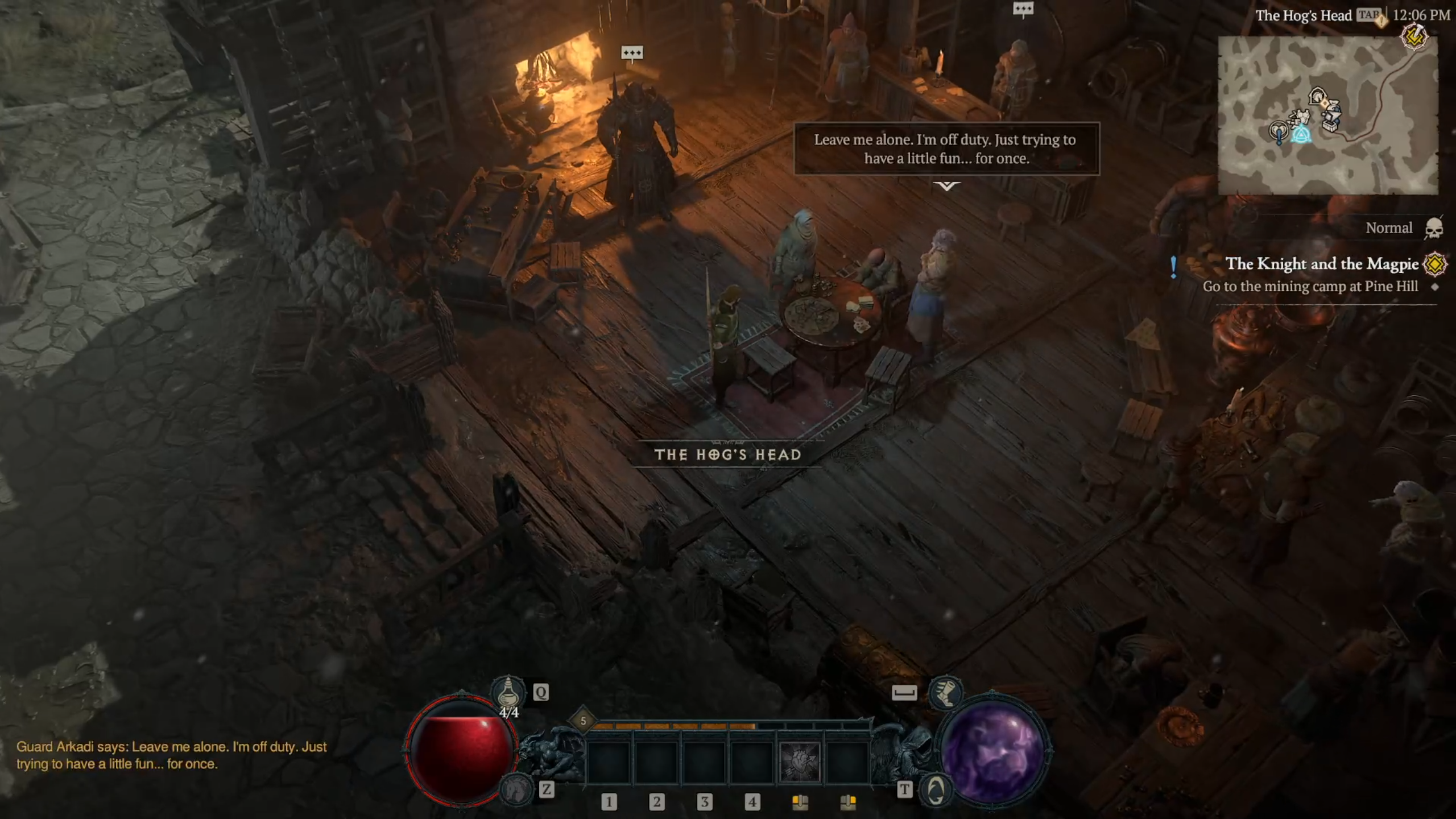Open the Guard Arkadi chat log message
Image resolution: width=1456 pixels, height=819 pixels.
(171, 755)
